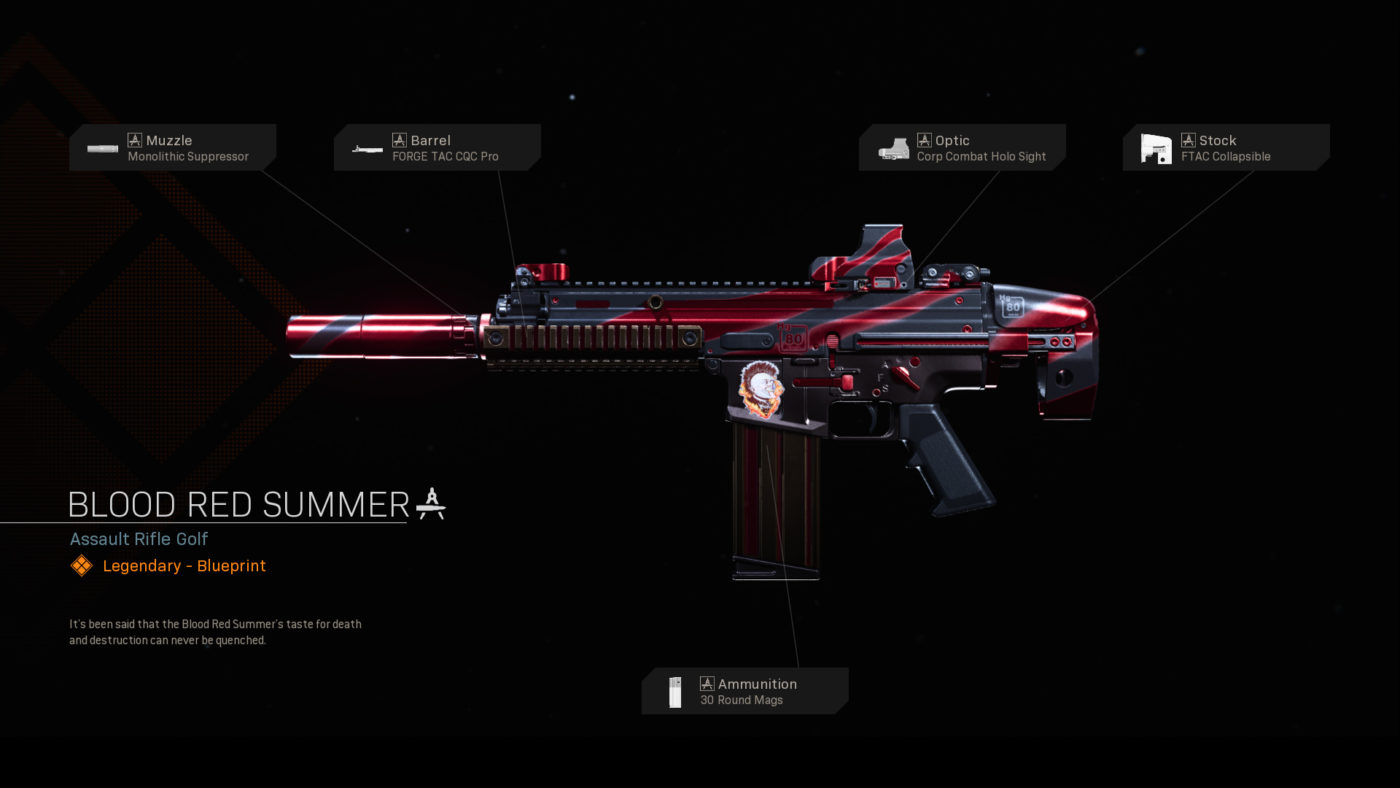This screenshot has height=788, width=1400.
Task: Click the Stock FTAC Collapsible attachment
Action: tap(1226, 148)
